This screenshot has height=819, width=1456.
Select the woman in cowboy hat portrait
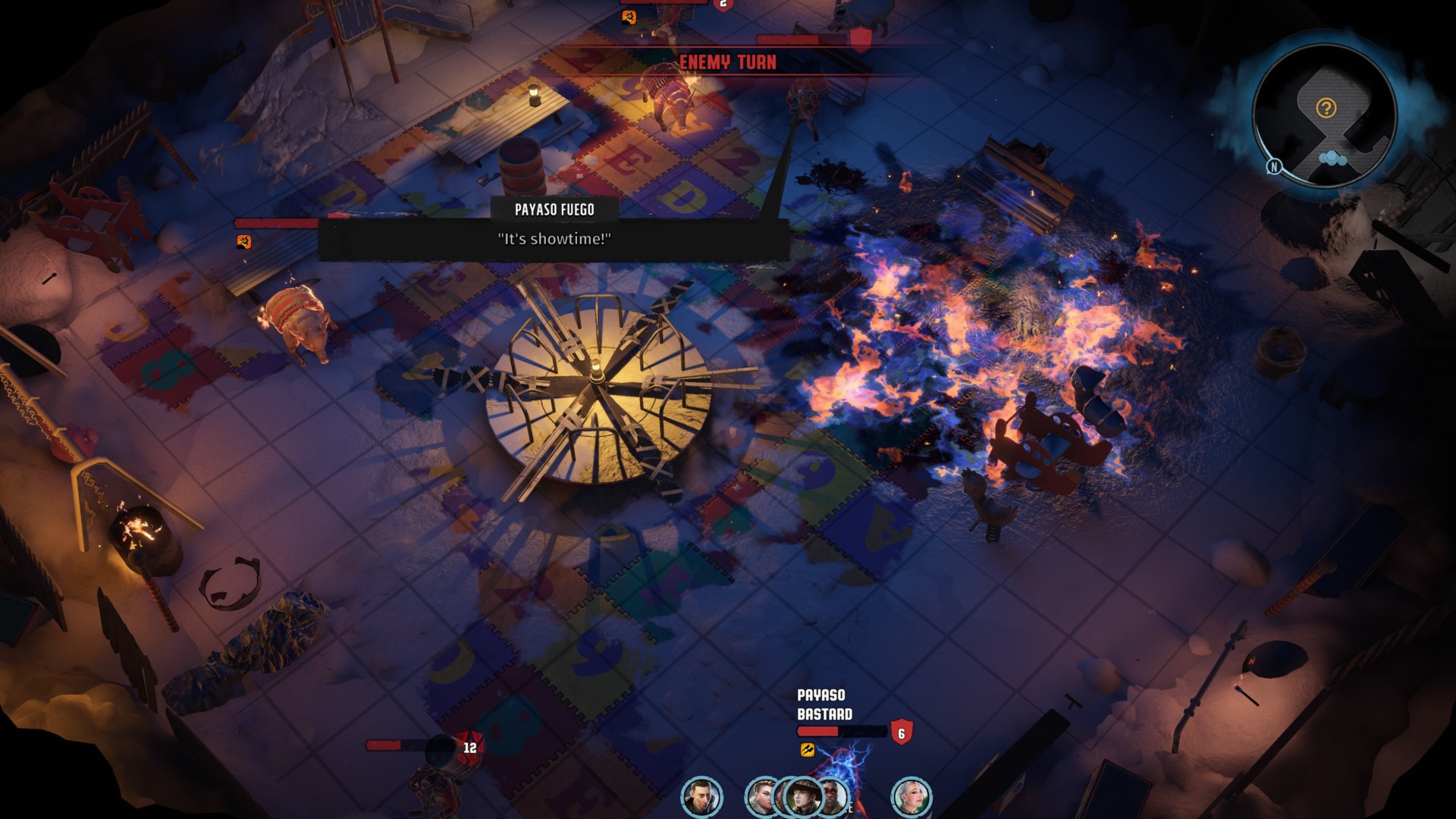coord(802,797)
